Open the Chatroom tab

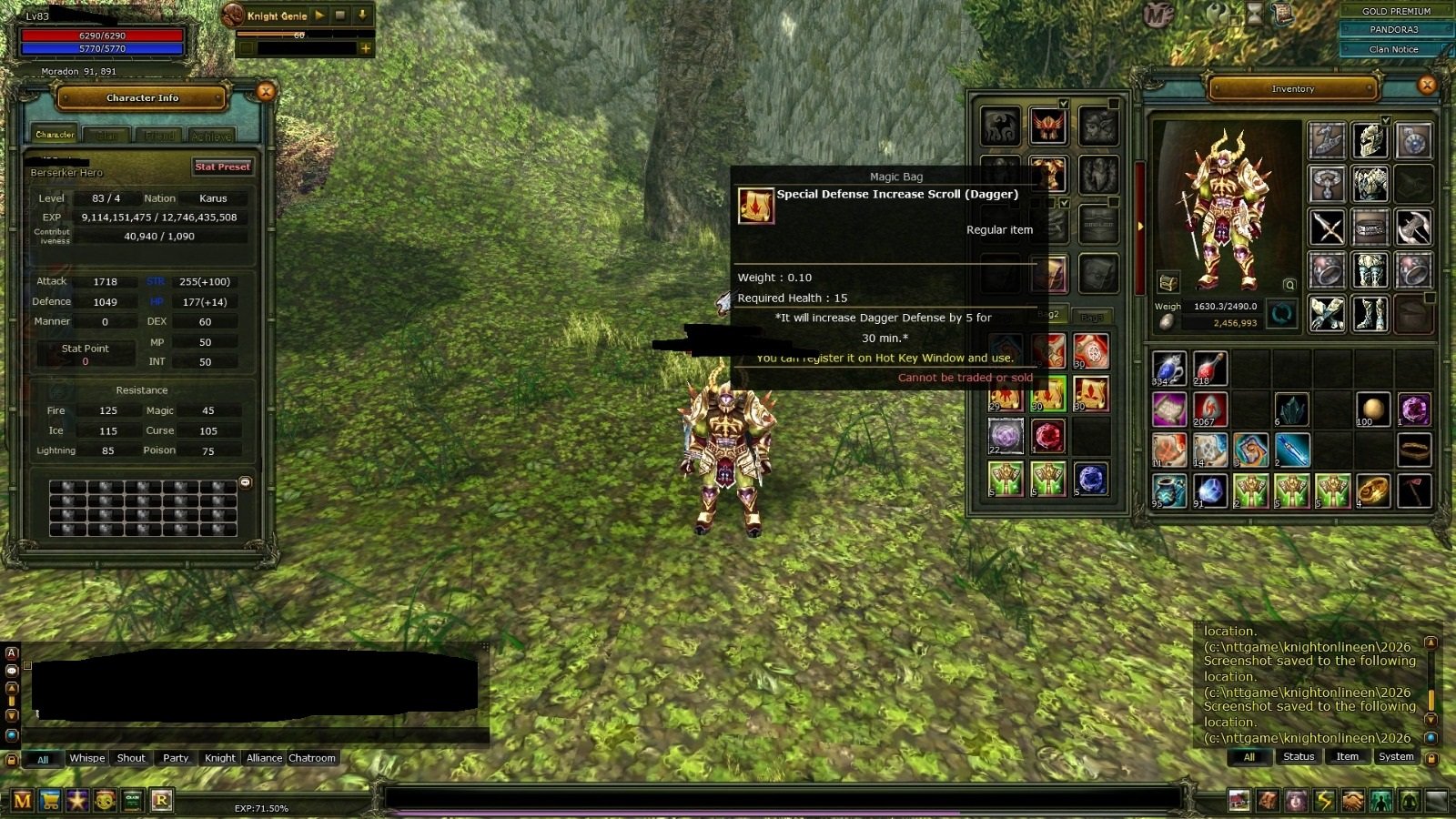[x=312, y=758]
